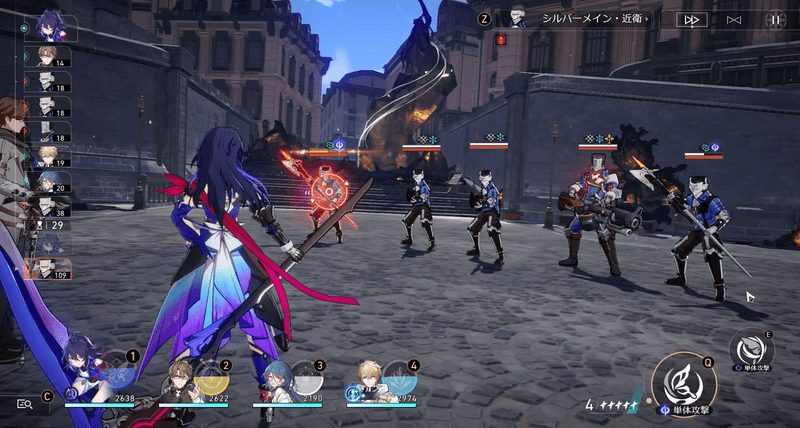The width and height of the screenshot is (800, 428).
Task: Select the blue-haired character portrait in slot 3
Action: pos(277,382)
